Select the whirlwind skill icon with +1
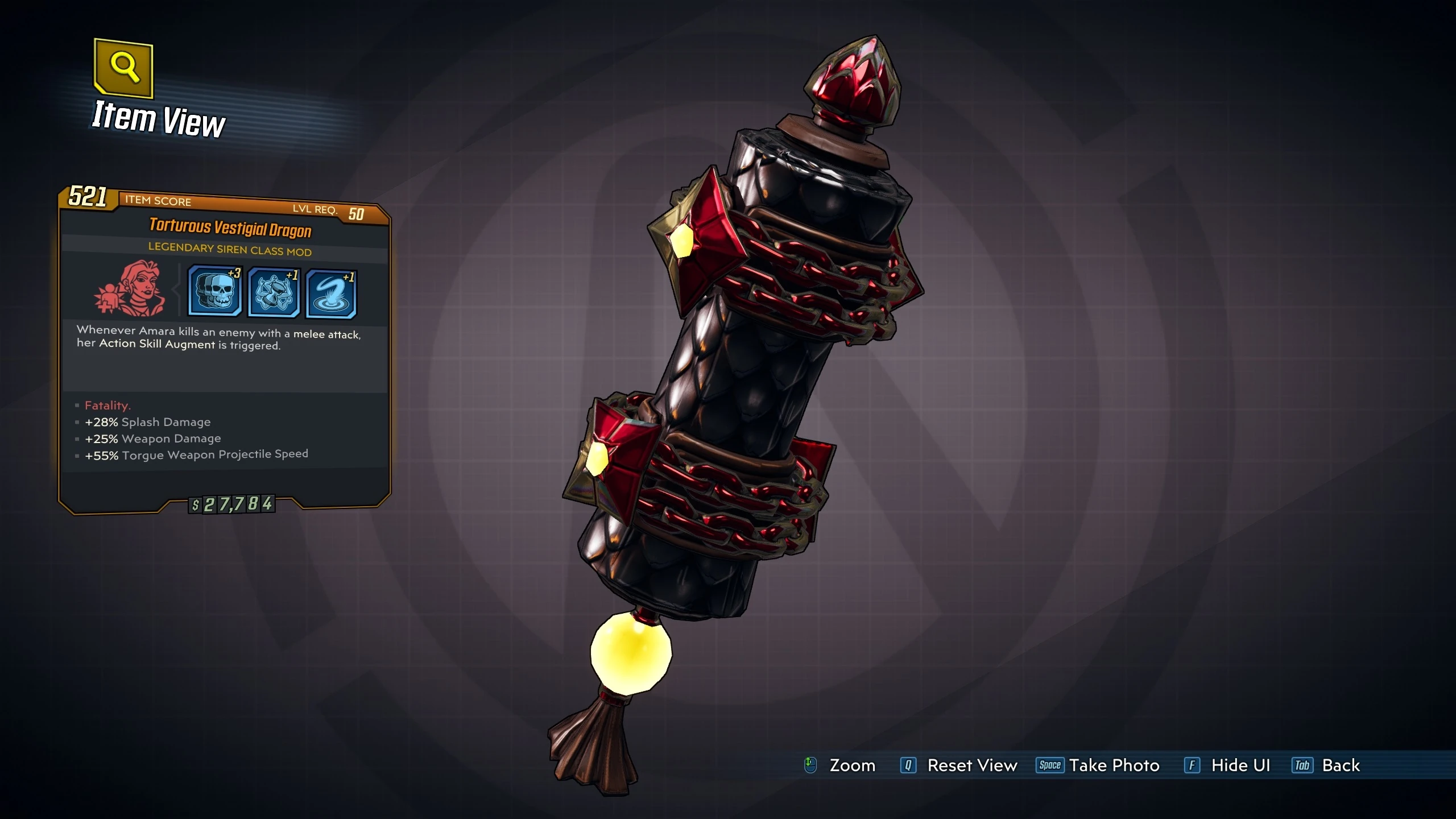 point(331,295)
